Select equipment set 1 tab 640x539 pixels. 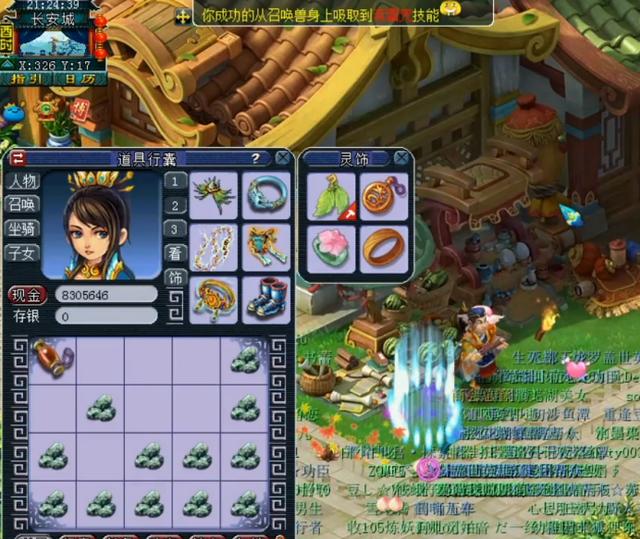tap(175, 181)
